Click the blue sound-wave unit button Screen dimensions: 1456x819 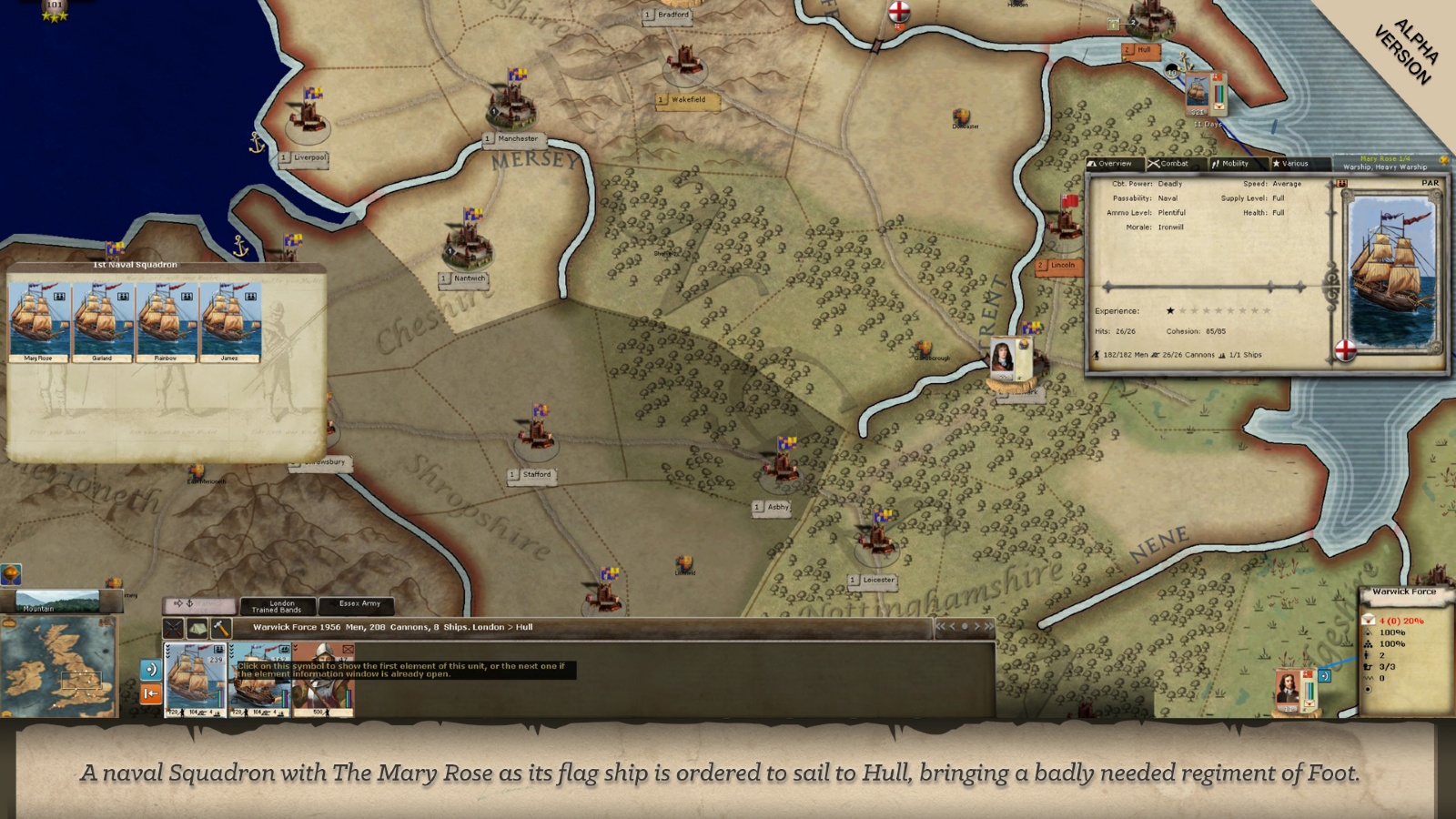coord(151,670)
